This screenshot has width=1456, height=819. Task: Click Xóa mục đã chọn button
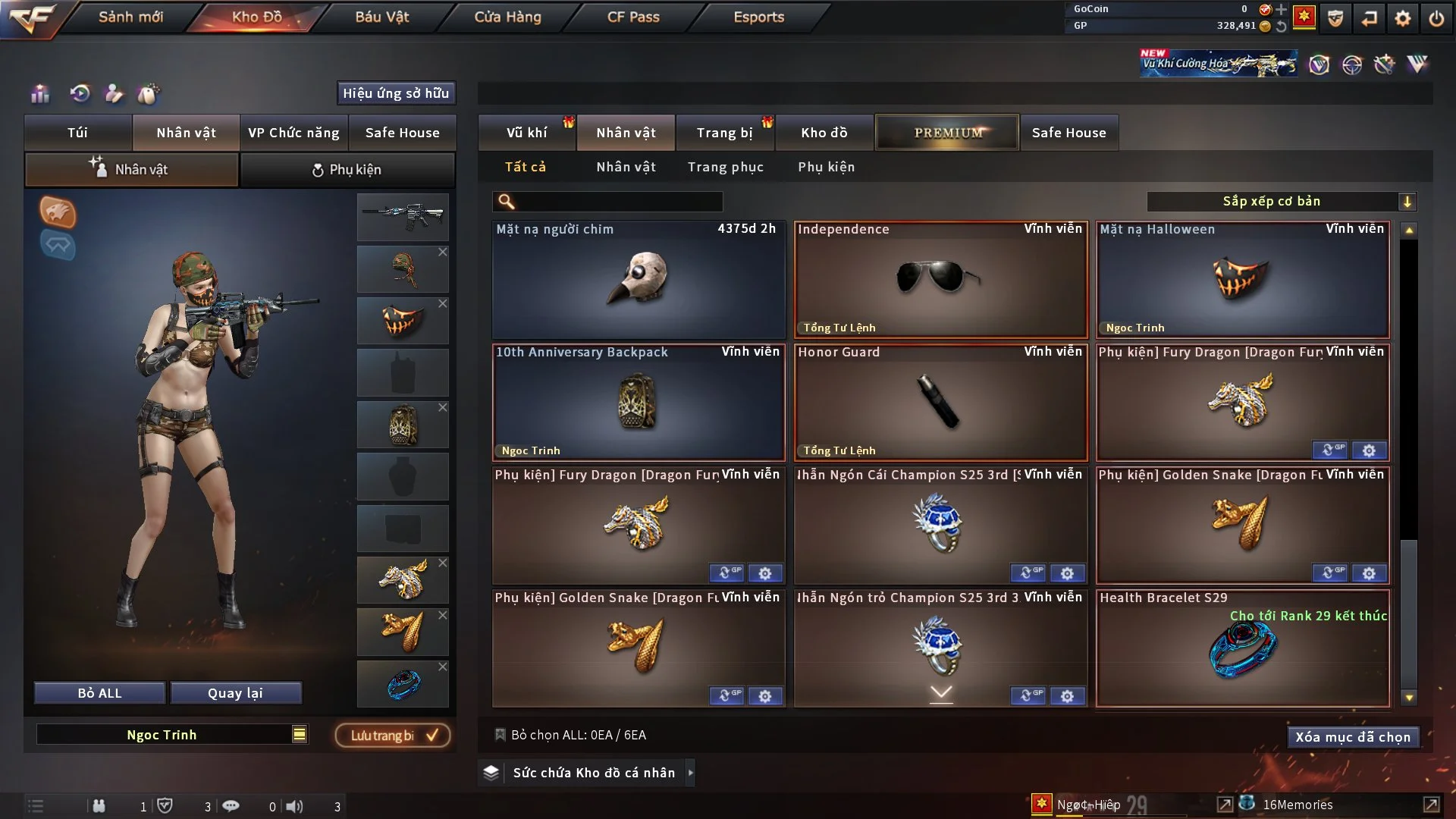coord(1352,737)
